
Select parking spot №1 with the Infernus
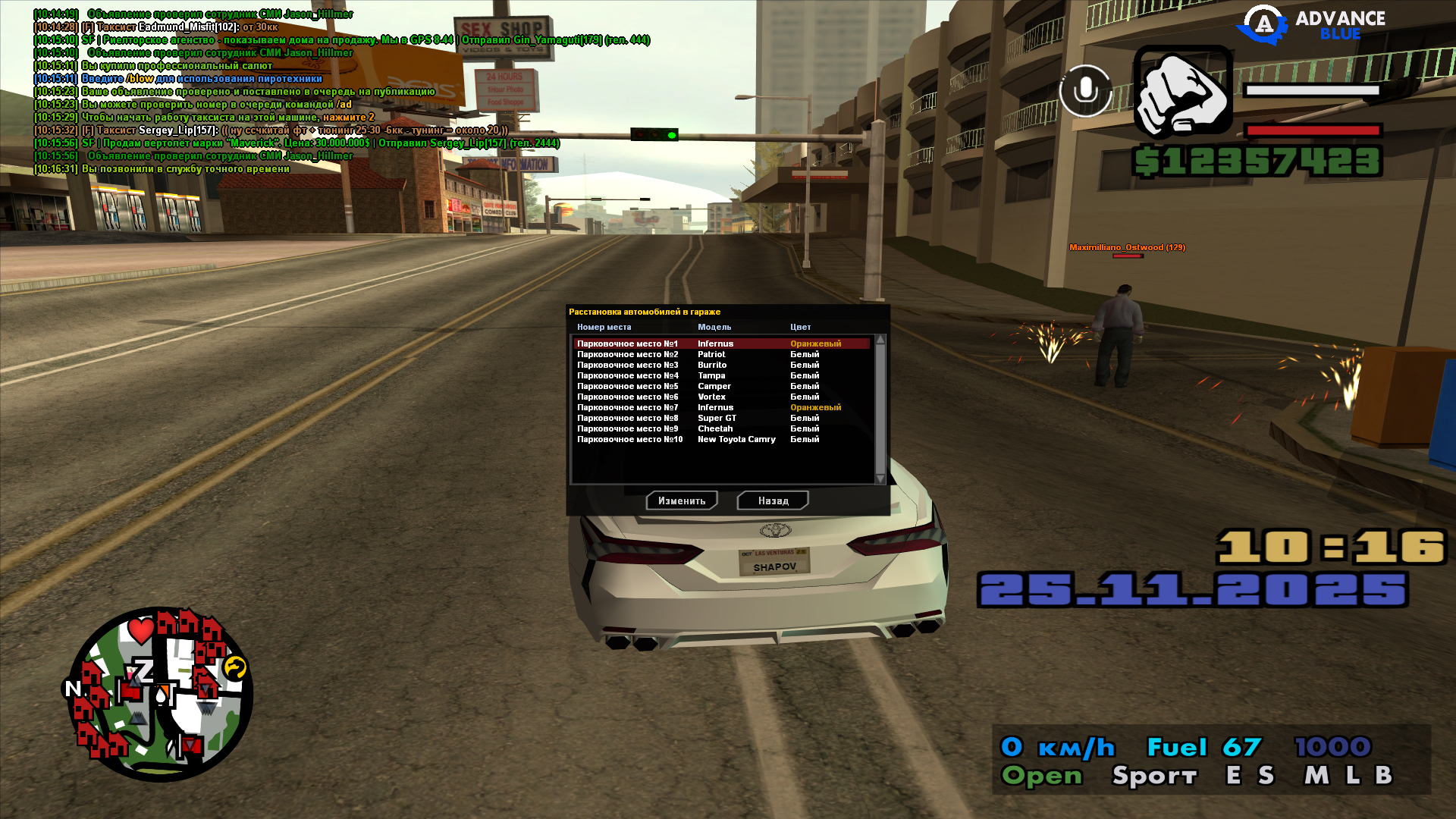(720, 344)
